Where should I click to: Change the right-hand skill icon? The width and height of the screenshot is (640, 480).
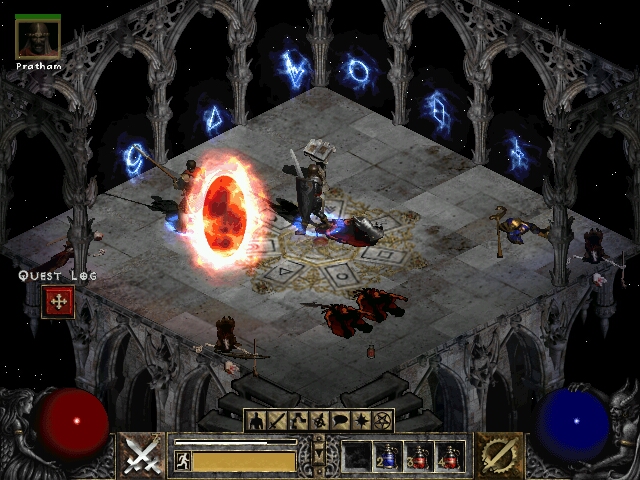pos(496,456)
